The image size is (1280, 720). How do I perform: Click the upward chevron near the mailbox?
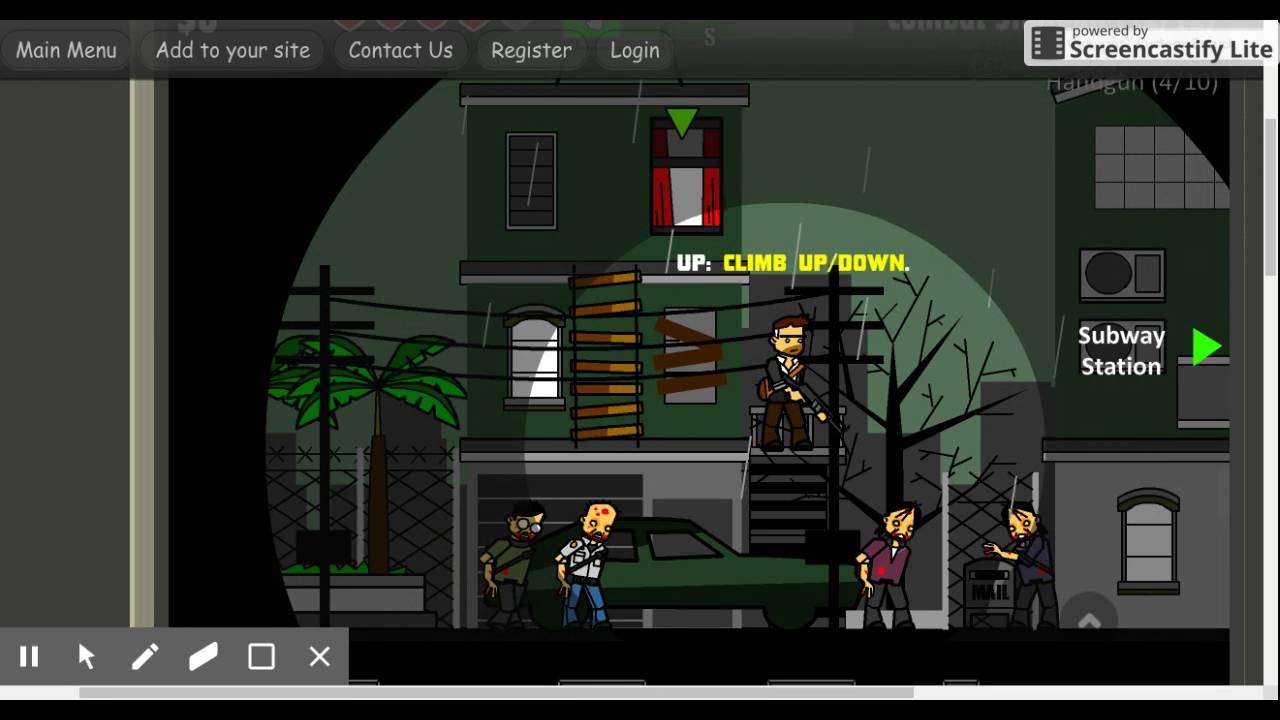[x=1089, y=620]
